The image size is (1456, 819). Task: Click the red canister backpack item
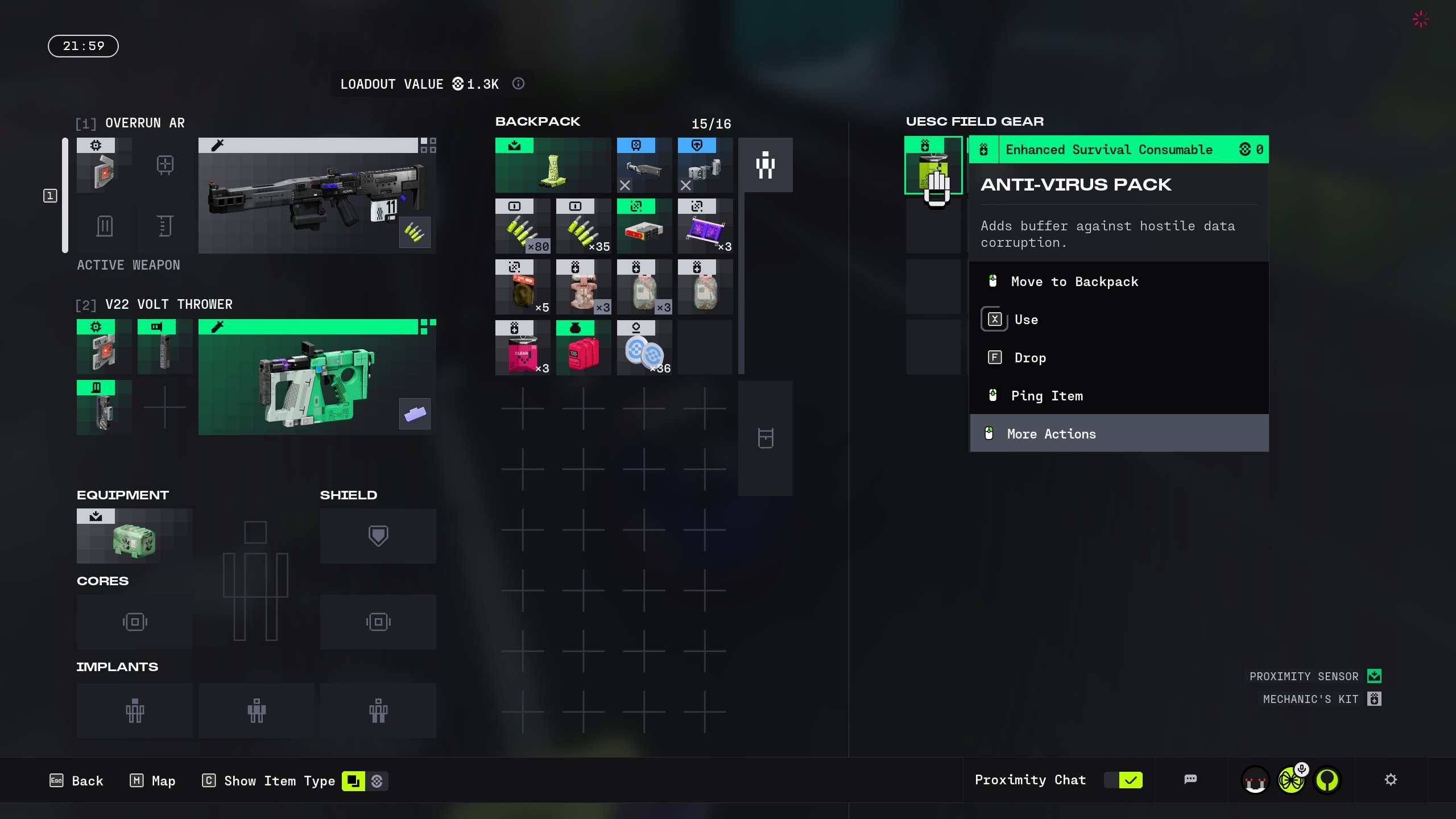pos(583,348)
